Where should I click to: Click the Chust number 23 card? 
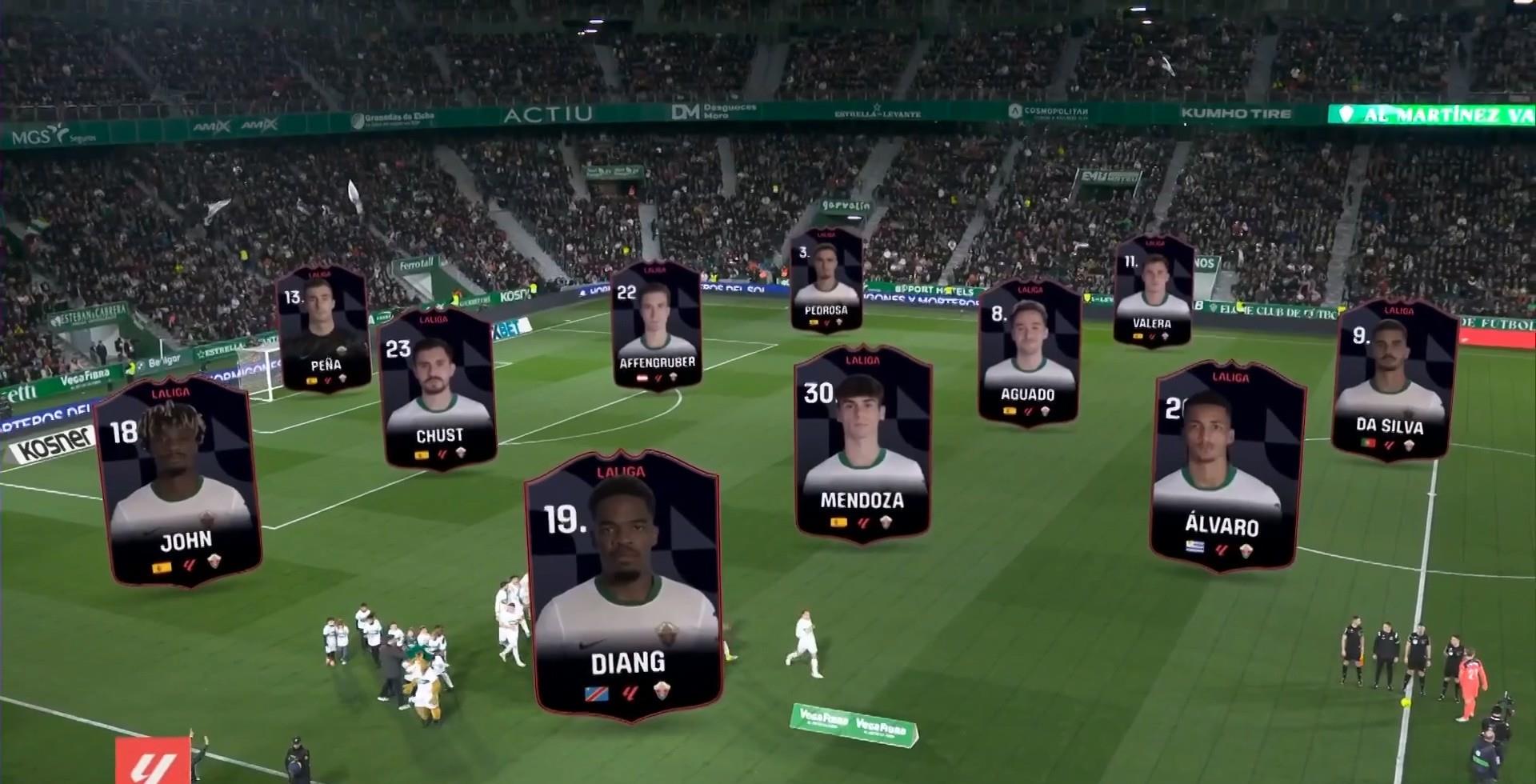(438, 390)
